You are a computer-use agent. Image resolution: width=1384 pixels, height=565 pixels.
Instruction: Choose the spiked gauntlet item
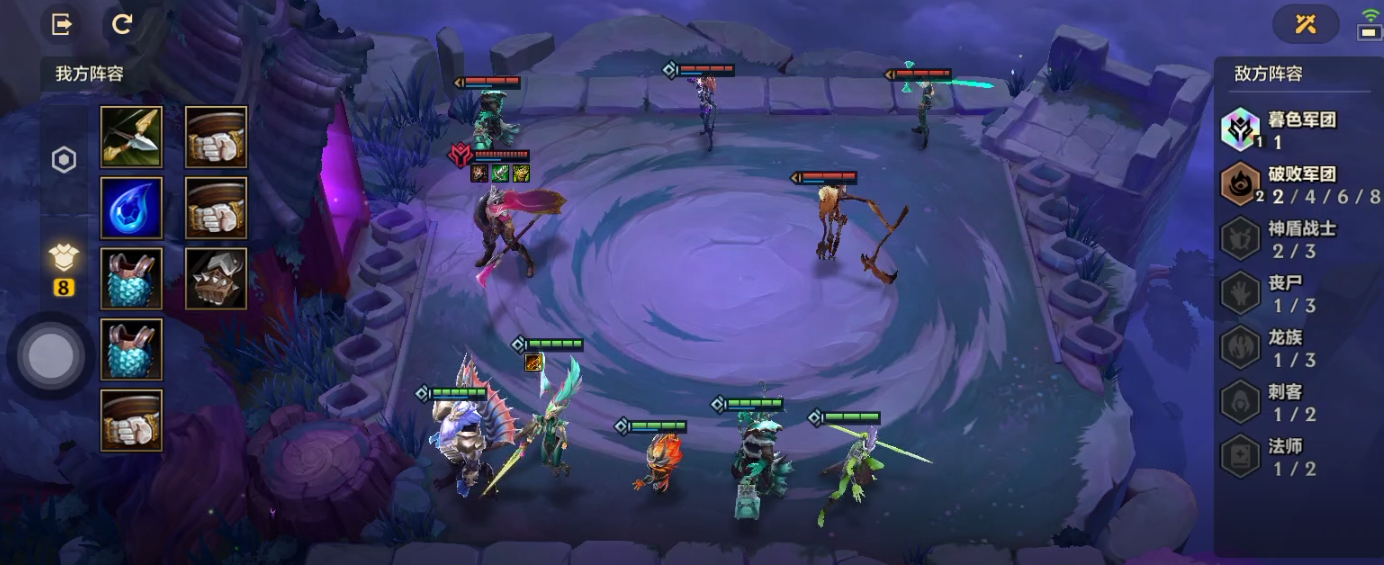[216, 279]
